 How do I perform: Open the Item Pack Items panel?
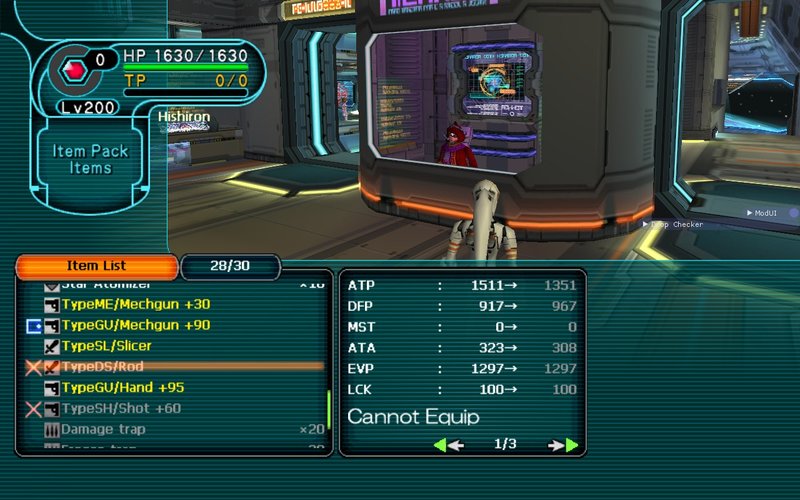pos(90,160)
